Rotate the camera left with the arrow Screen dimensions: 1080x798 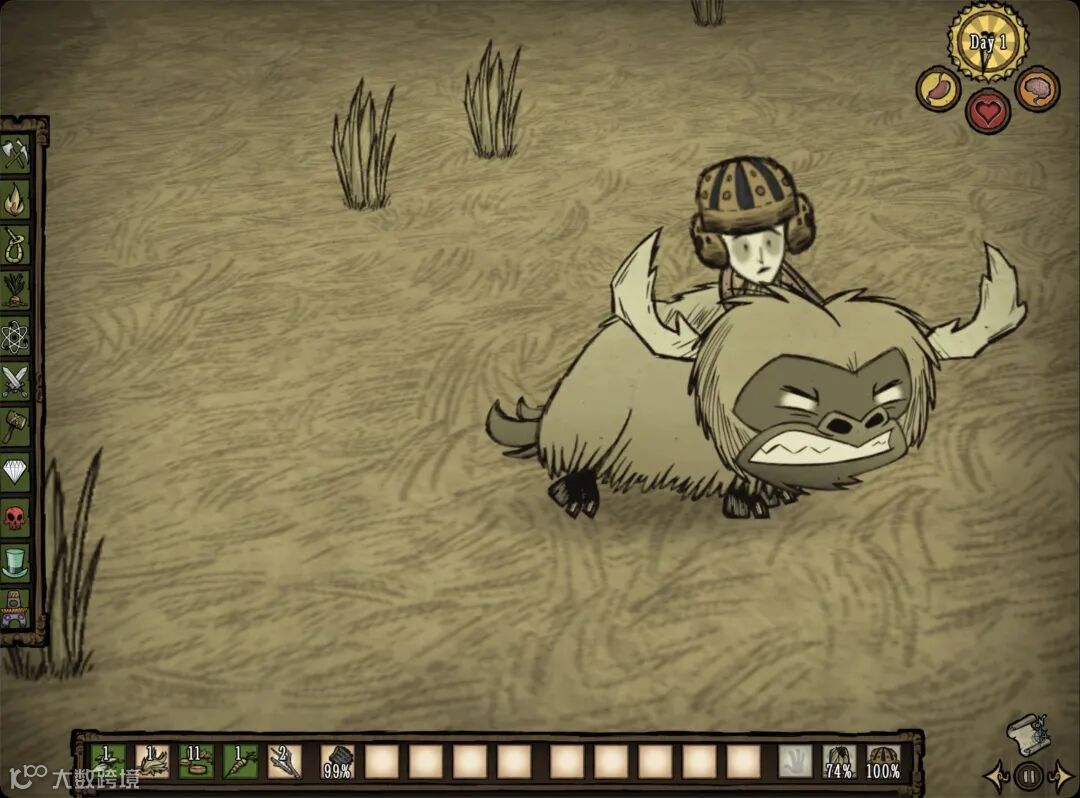click(x=996, y=775)
